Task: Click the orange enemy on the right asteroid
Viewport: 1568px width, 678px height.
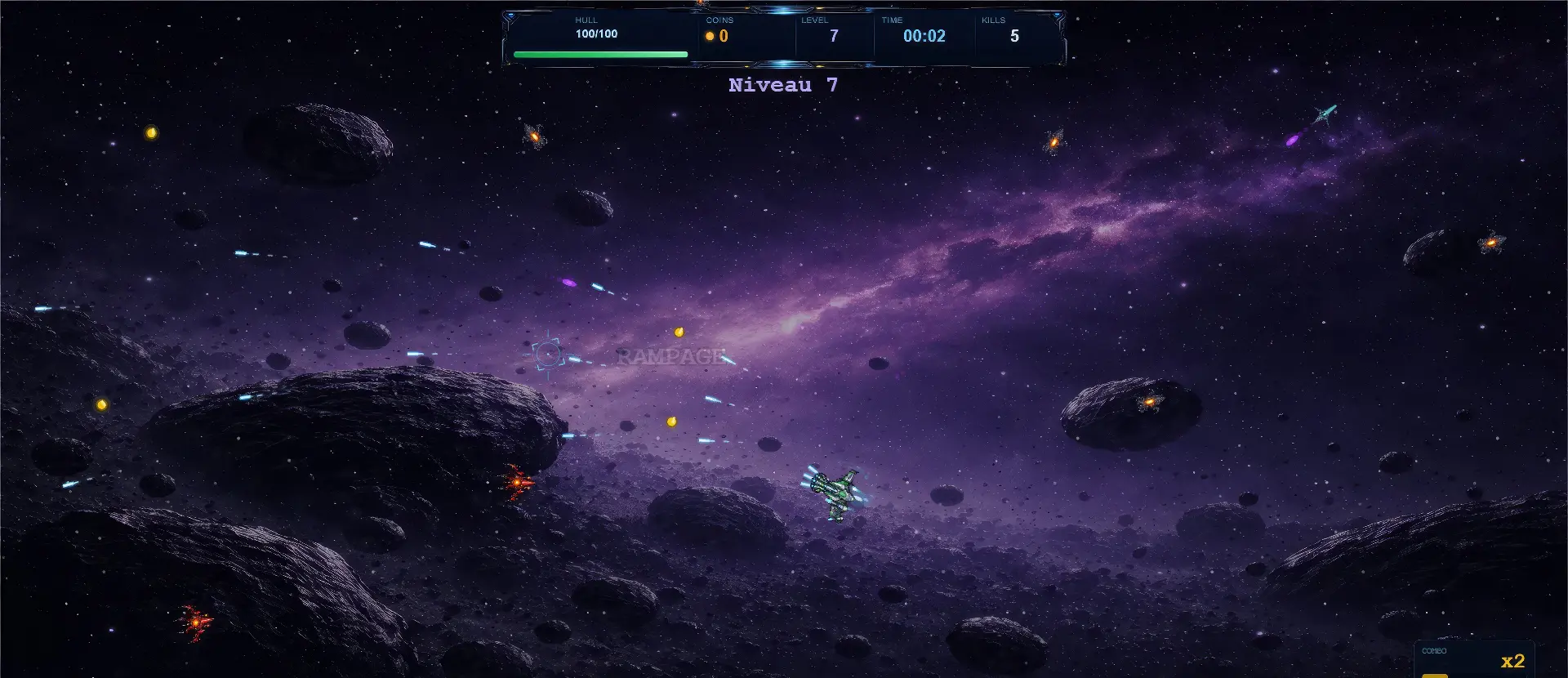Action: point(1147,402)
